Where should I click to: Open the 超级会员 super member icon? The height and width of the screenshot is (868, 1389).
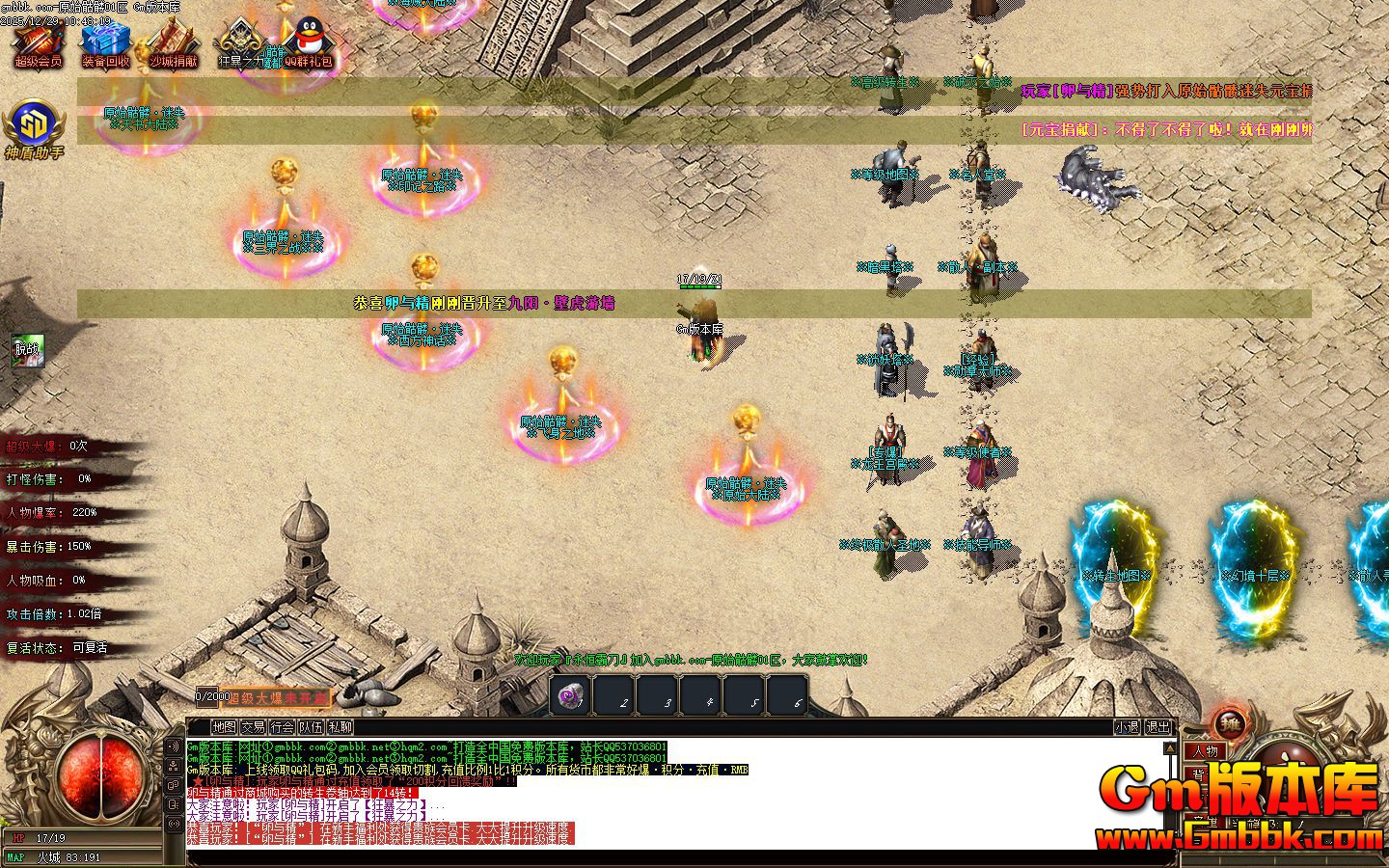pos(38,42)
